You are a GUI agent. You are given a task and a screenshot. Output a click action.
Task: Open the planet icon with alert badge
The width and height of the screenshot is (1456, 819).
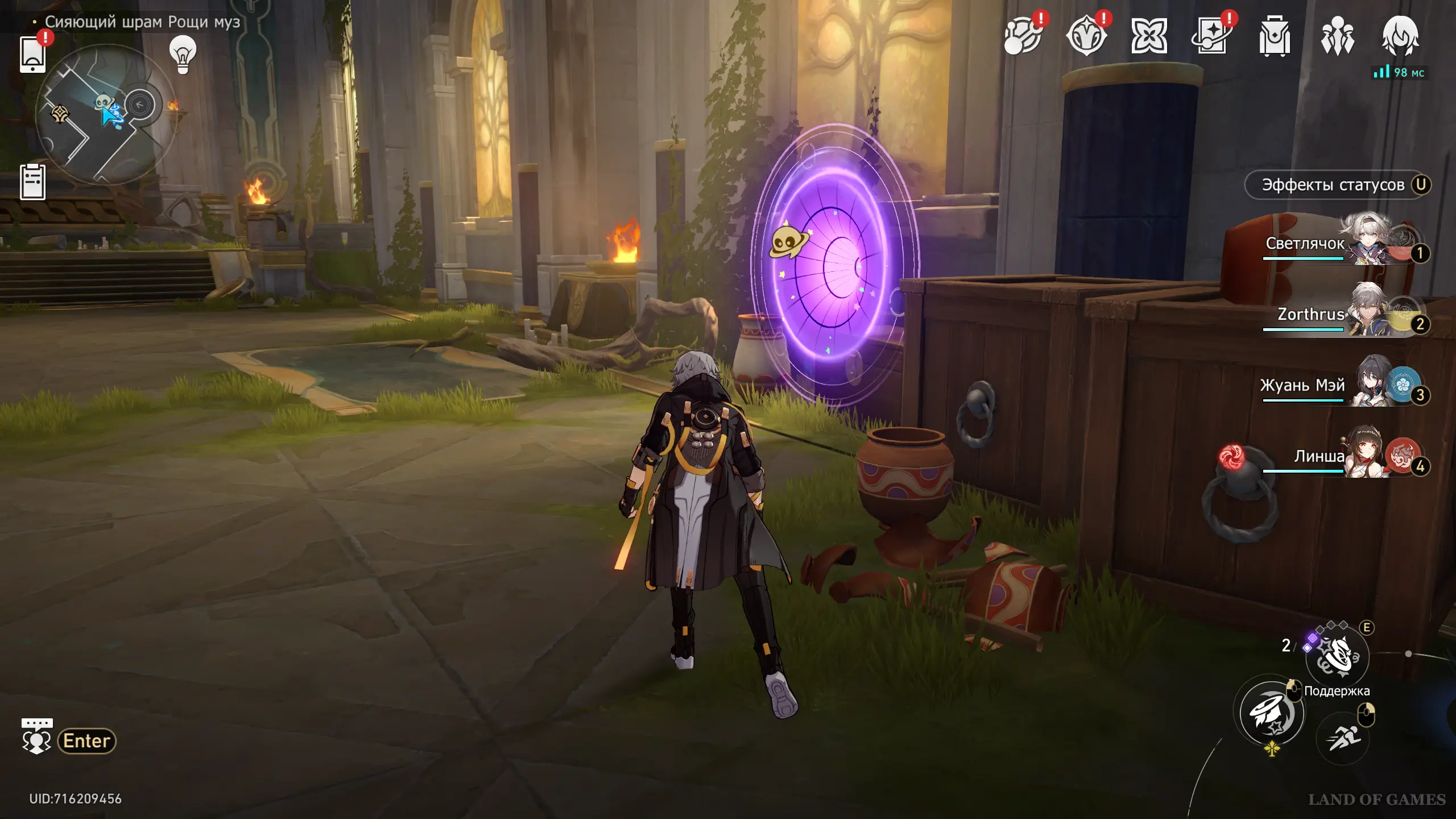pos(1023,37)
